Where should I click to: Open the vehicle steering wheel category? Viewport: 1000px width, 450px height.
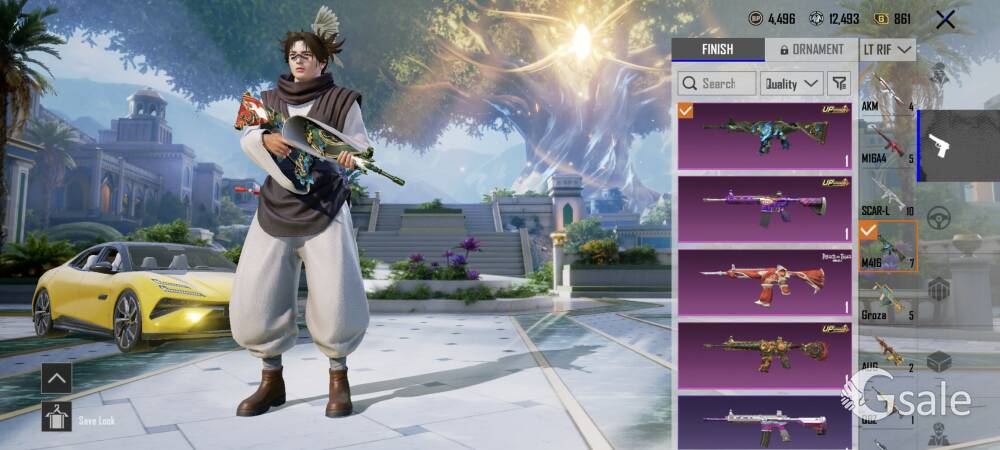939,218
